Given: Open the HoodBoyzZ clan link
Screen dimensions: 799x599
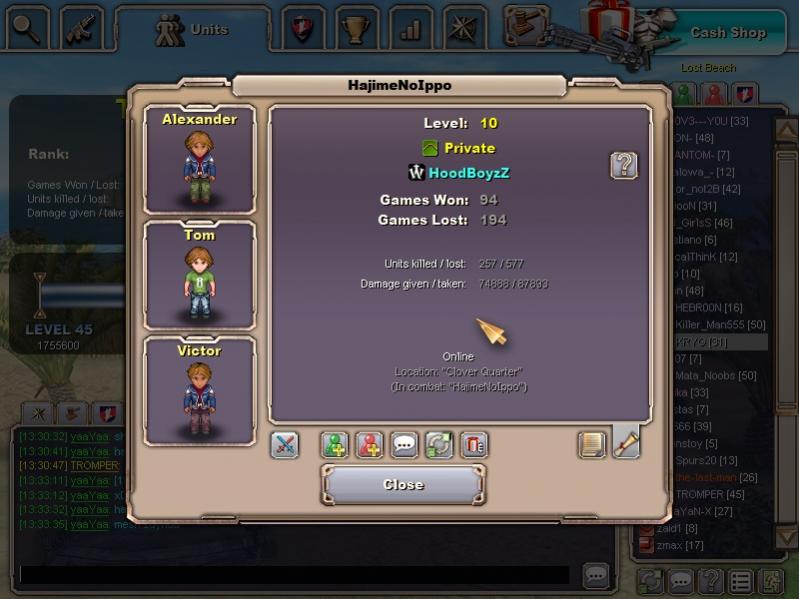Looking at the screenshot, I should [469, 173].
